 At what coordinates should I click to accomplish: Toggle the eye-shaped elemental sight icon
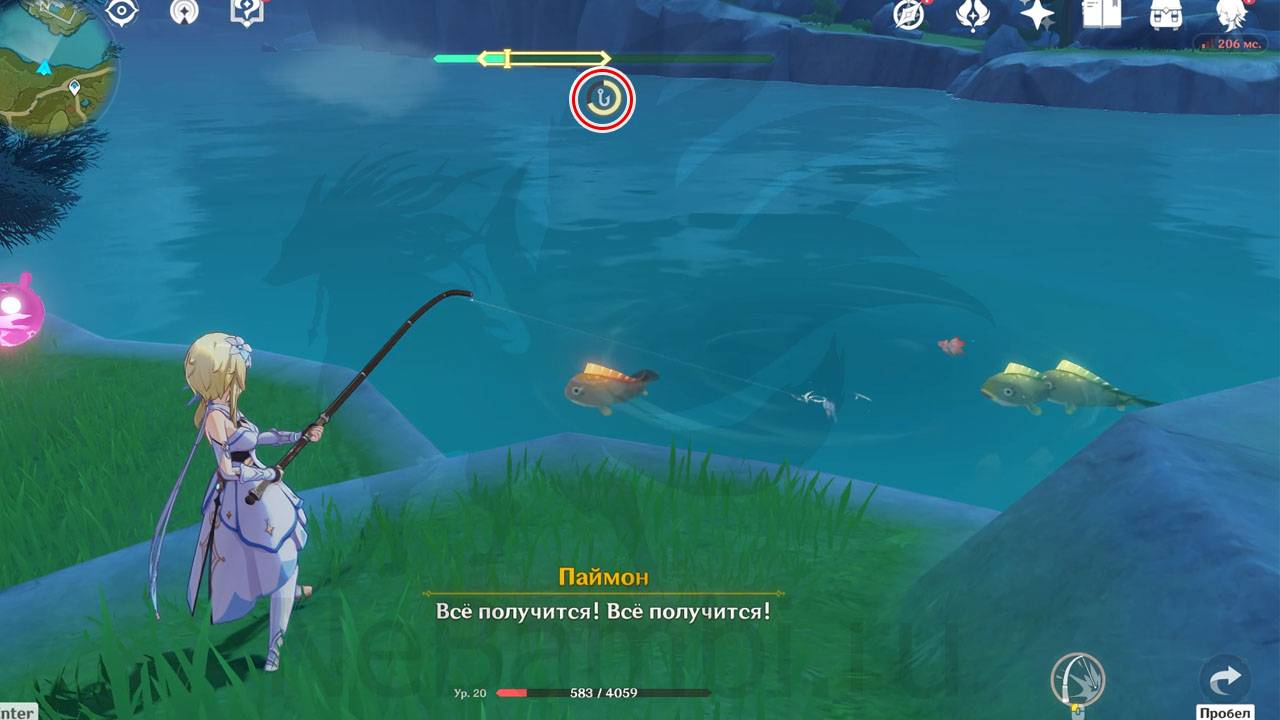122,12
